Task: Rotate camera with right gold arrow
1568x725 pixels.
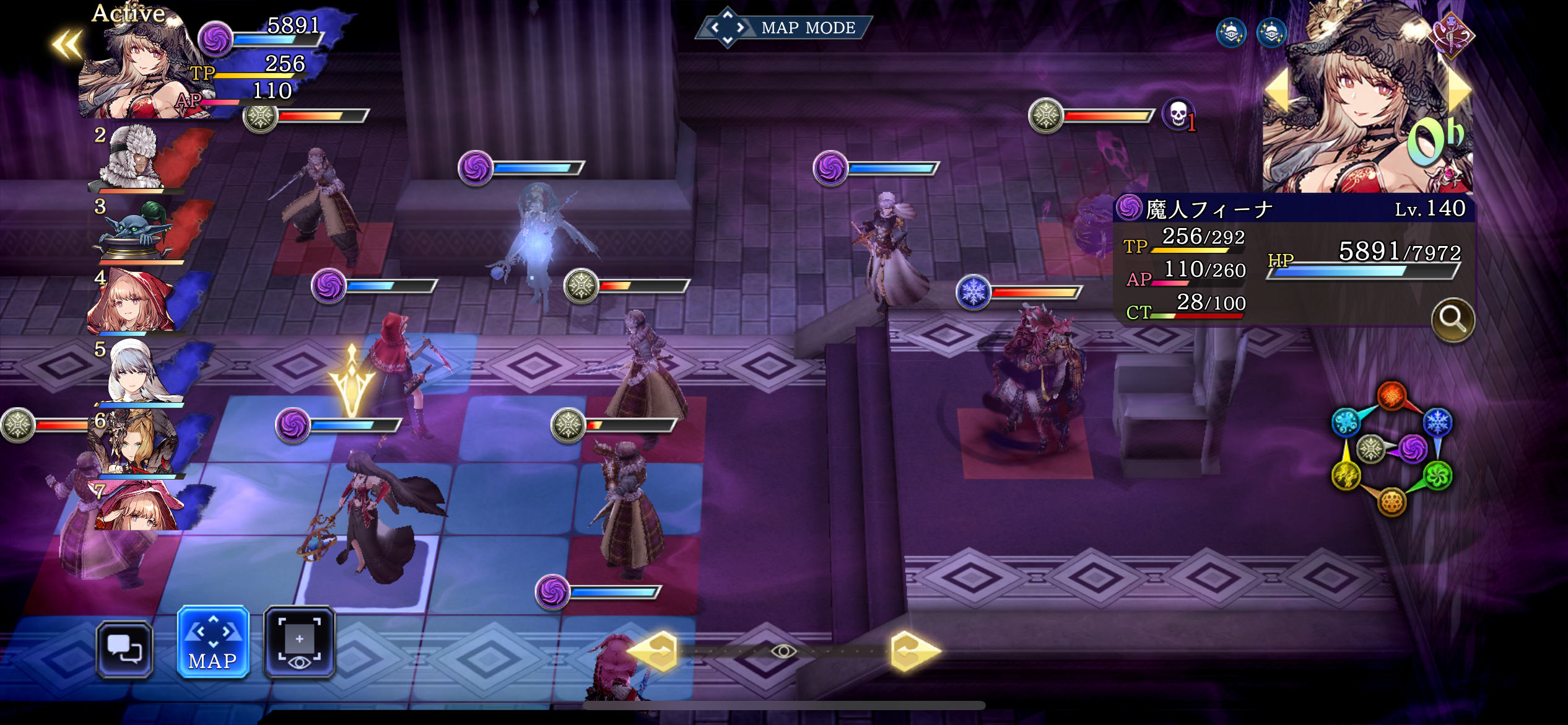Action: pos(914,651)
